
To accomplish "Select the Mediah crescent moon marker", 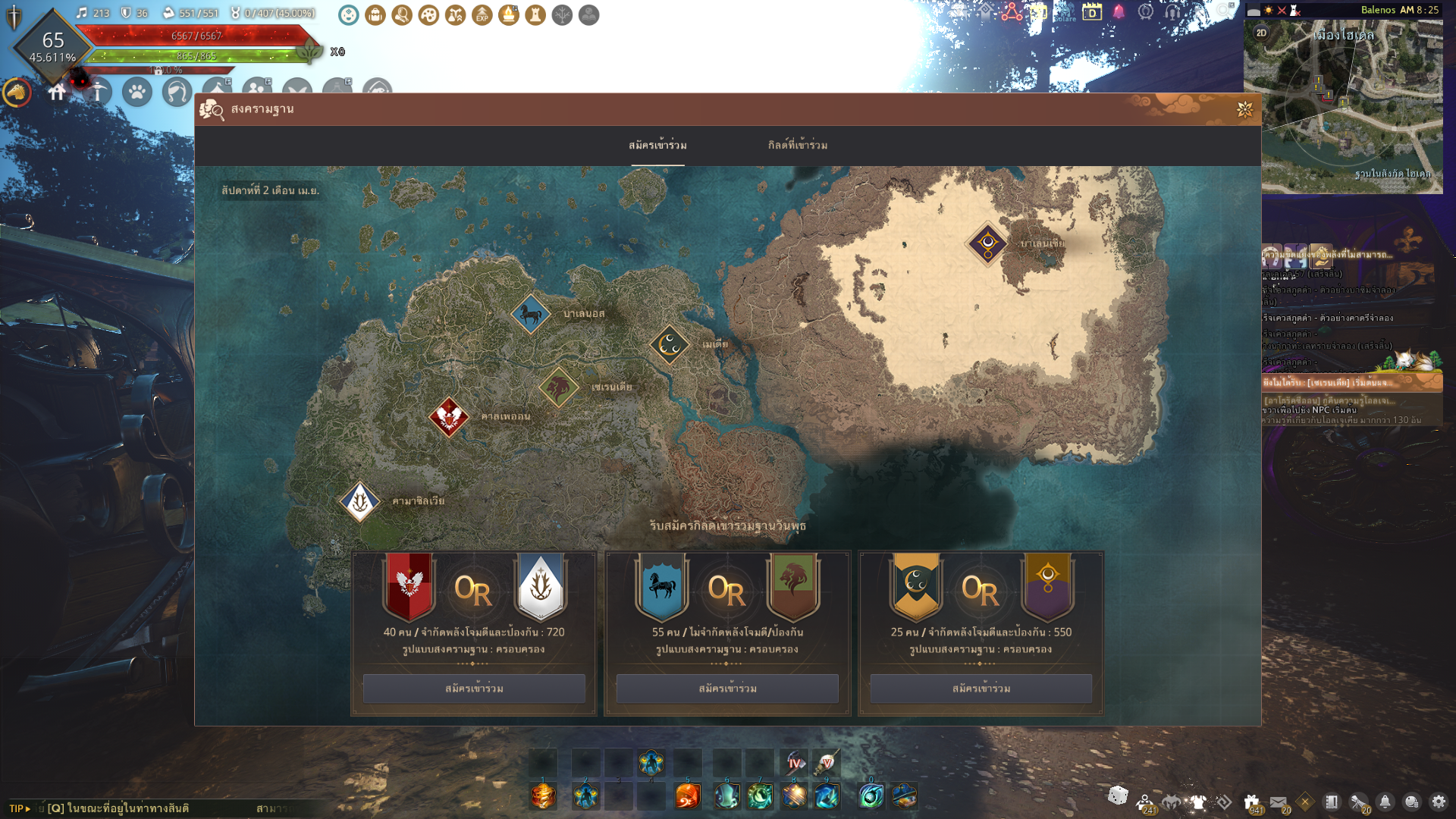I will pos(670,344).
